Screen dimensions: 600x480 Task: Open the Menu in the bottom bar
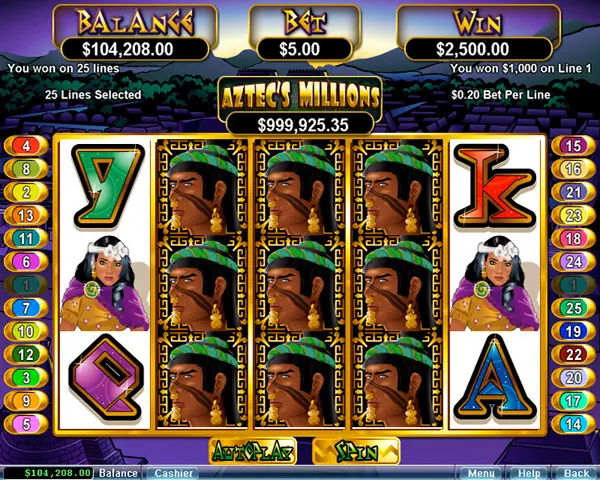(481, 472)
